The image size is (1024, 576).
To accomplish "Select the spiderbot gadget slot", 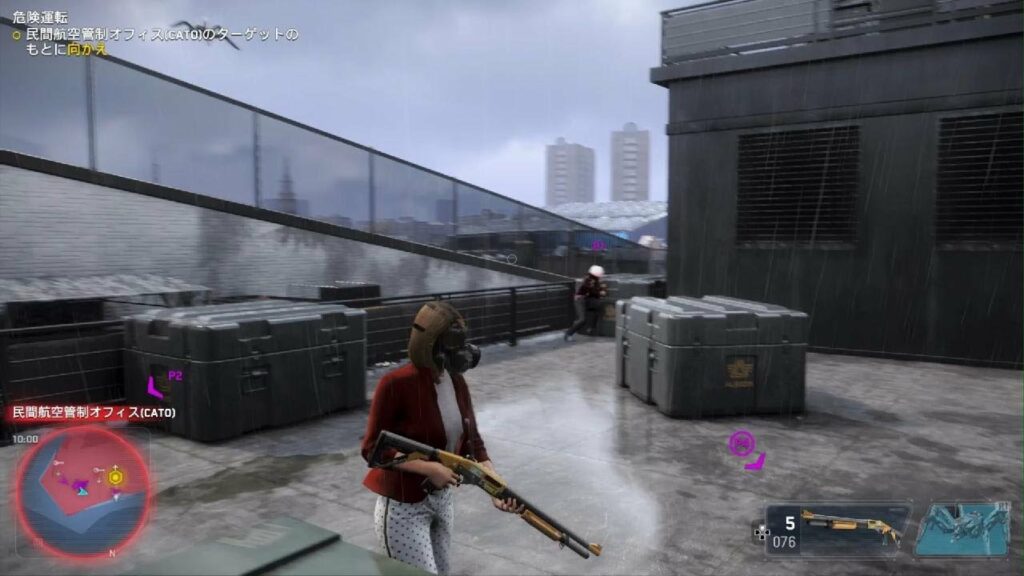I will (x=964, y=527).
